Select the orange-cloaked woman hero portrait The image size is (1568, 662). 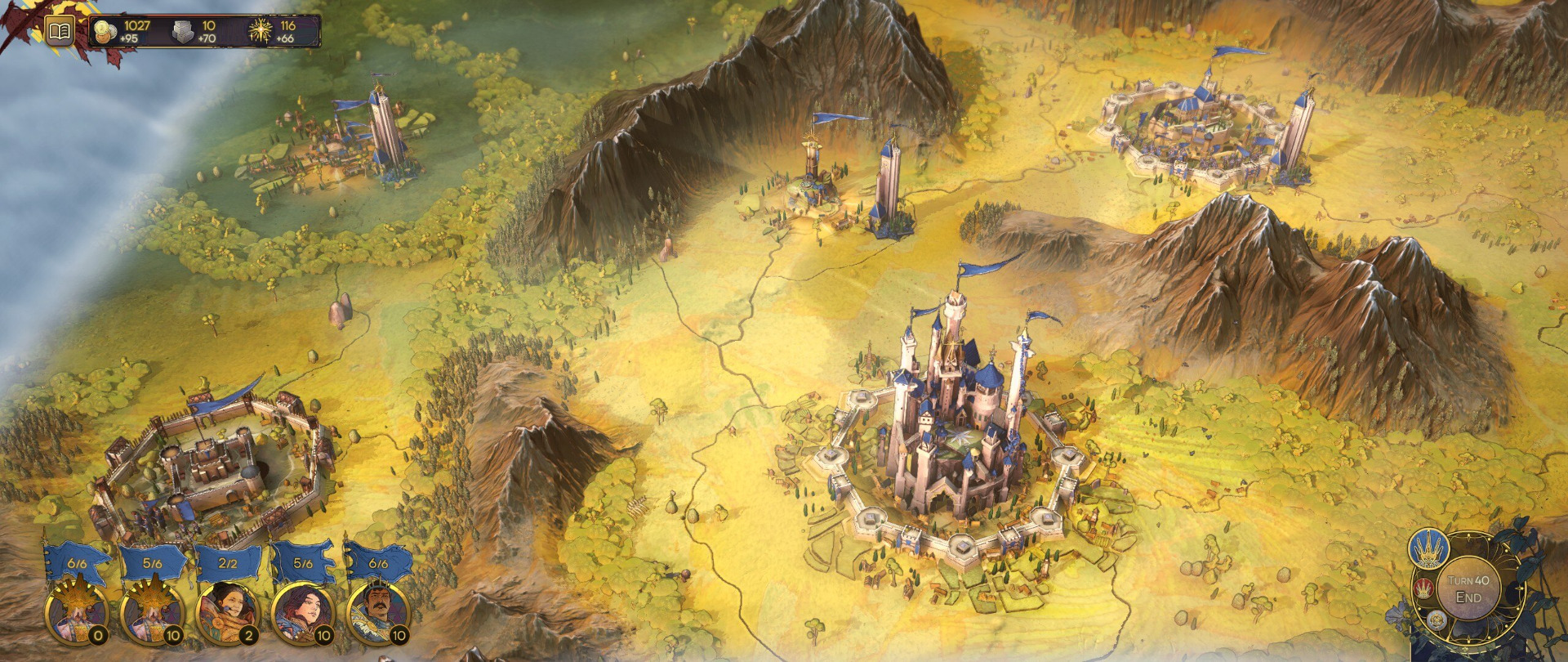226,613
